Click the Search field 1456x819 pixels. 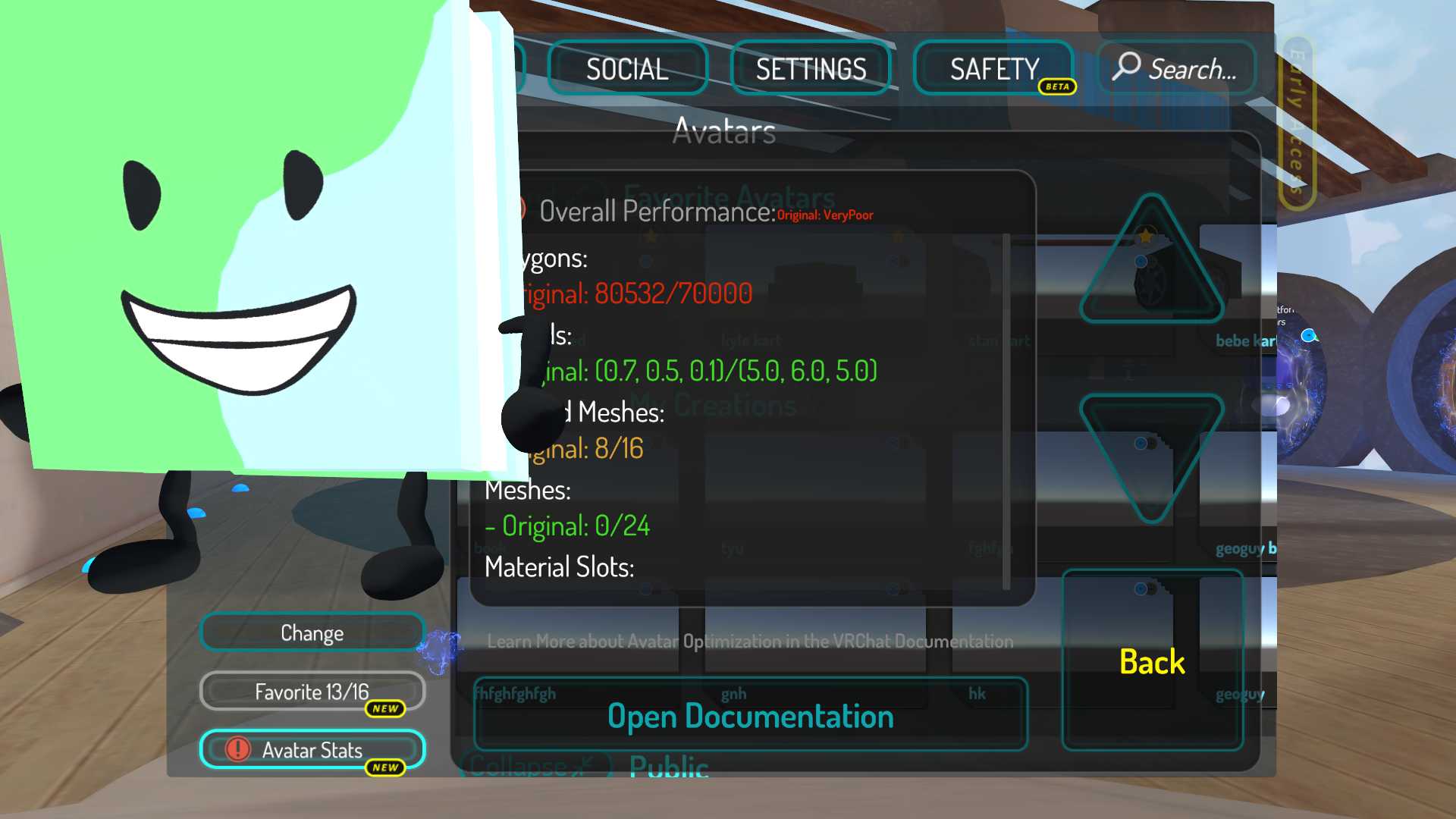click(1176, 68)
